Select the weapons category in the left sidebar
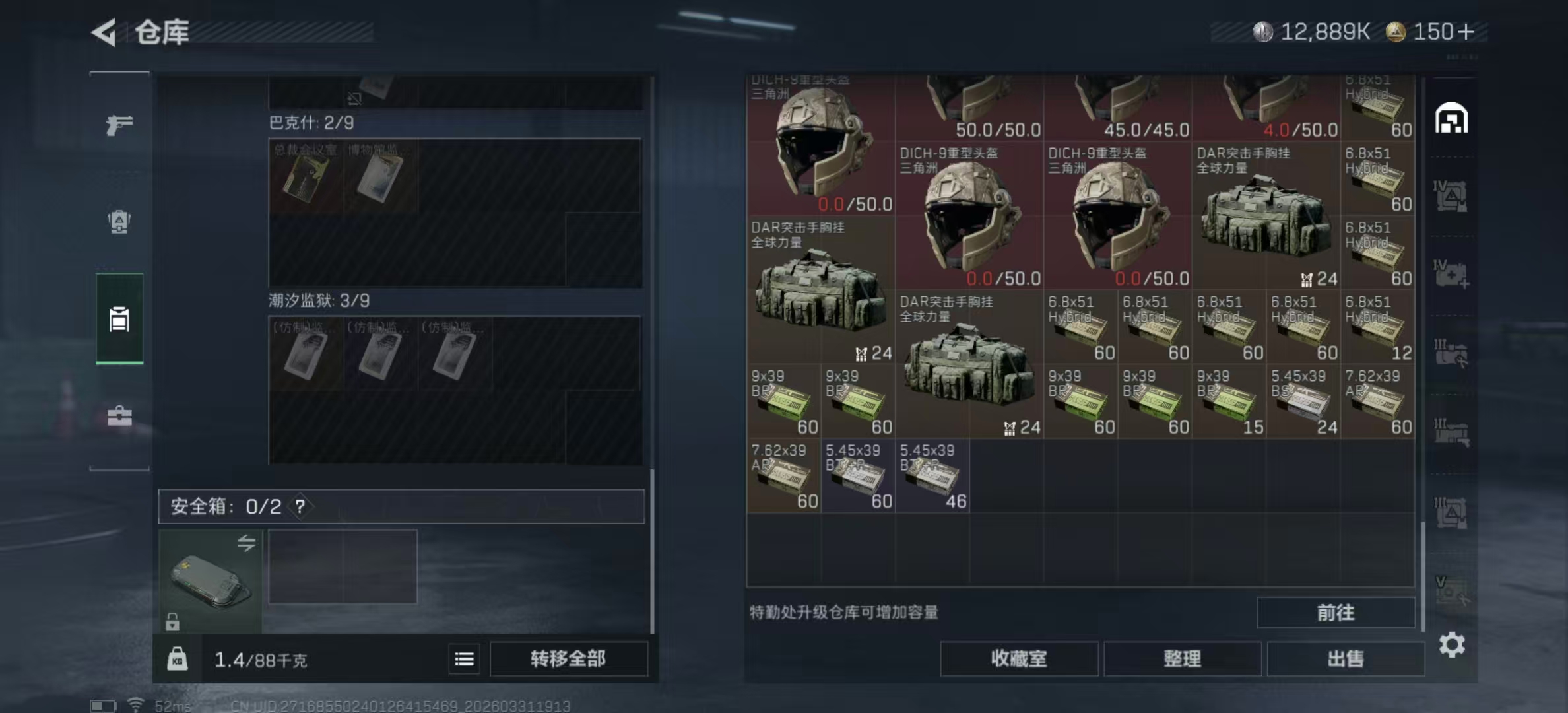 pos(119,124)
